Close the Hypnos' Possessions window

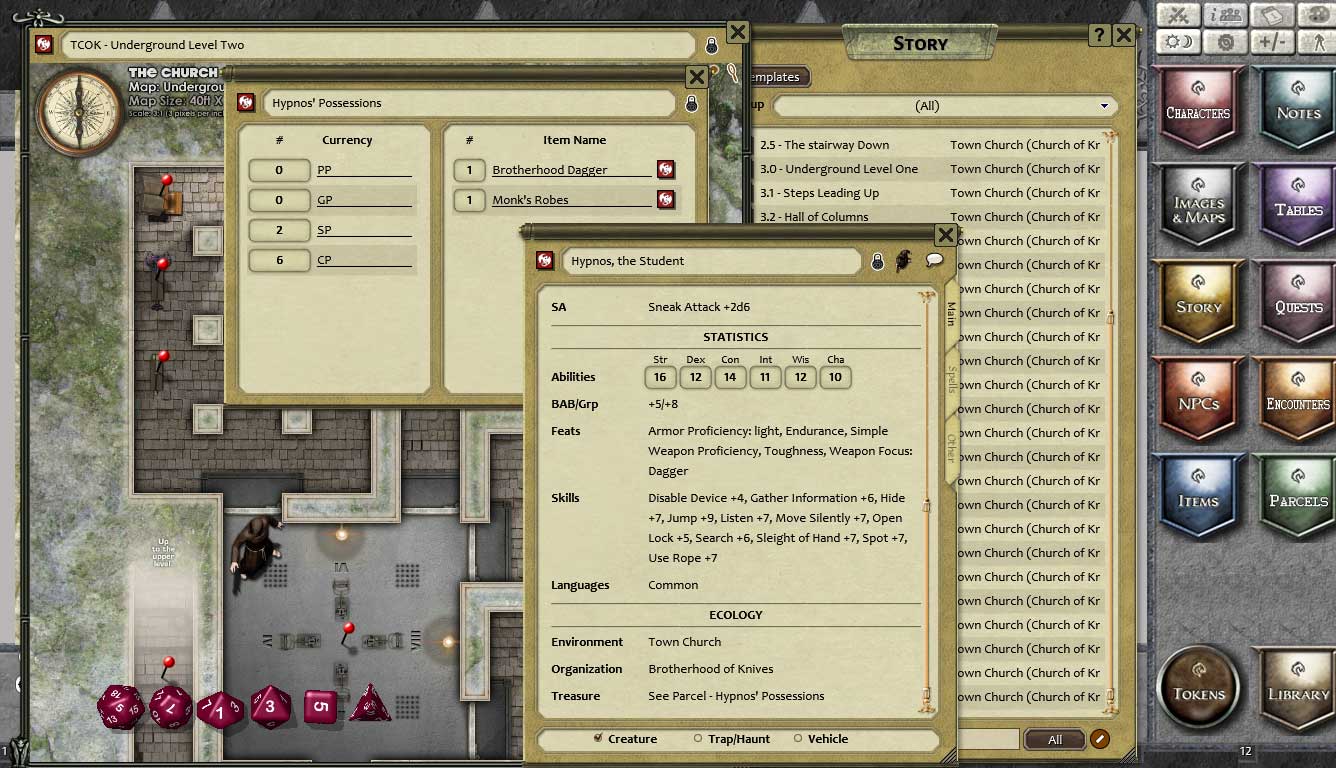[697, 77]
